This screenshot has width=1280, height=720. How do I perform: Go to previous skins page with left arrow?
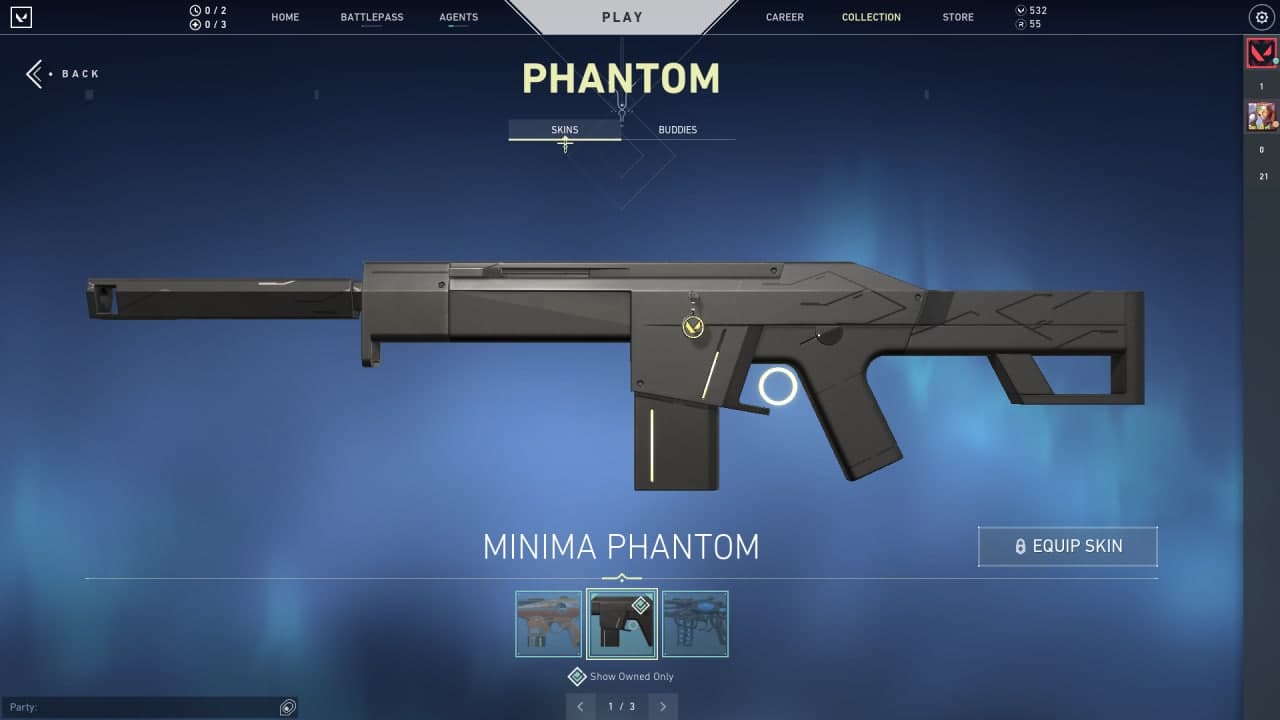pos(581,706)
